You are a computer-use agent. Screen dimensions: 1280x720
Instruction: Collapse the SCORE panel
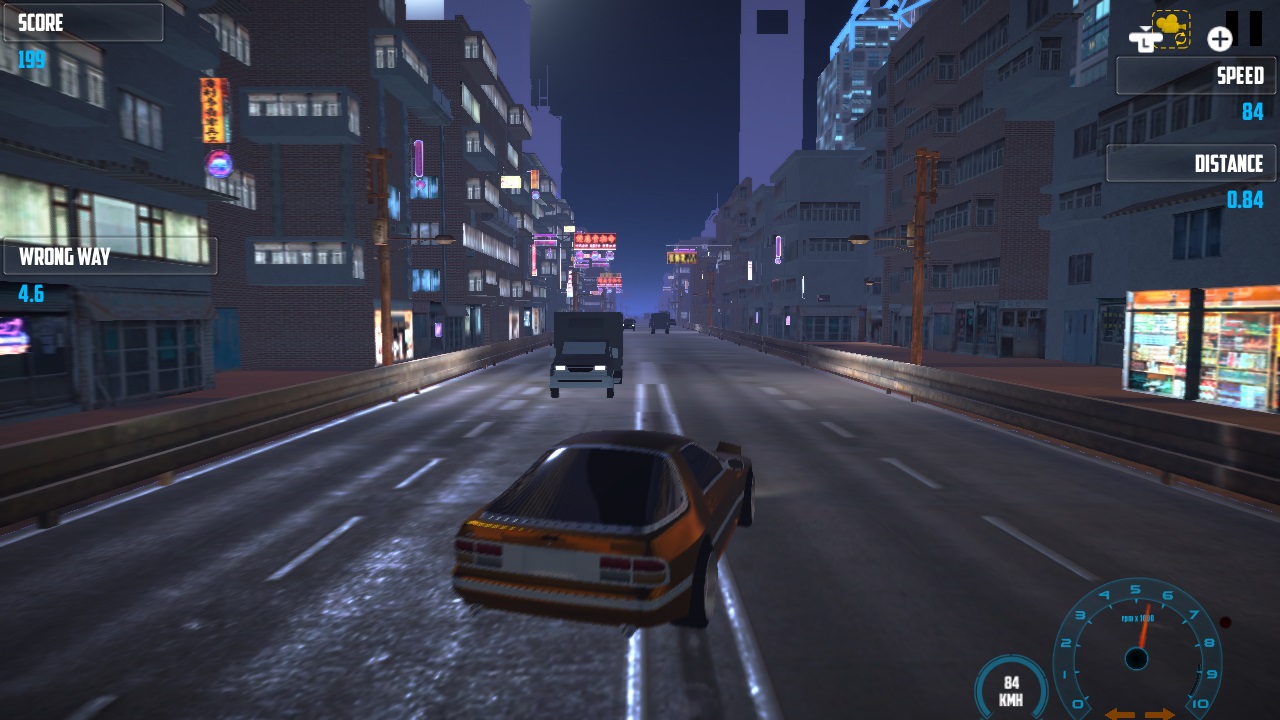[x=83, y=22]
